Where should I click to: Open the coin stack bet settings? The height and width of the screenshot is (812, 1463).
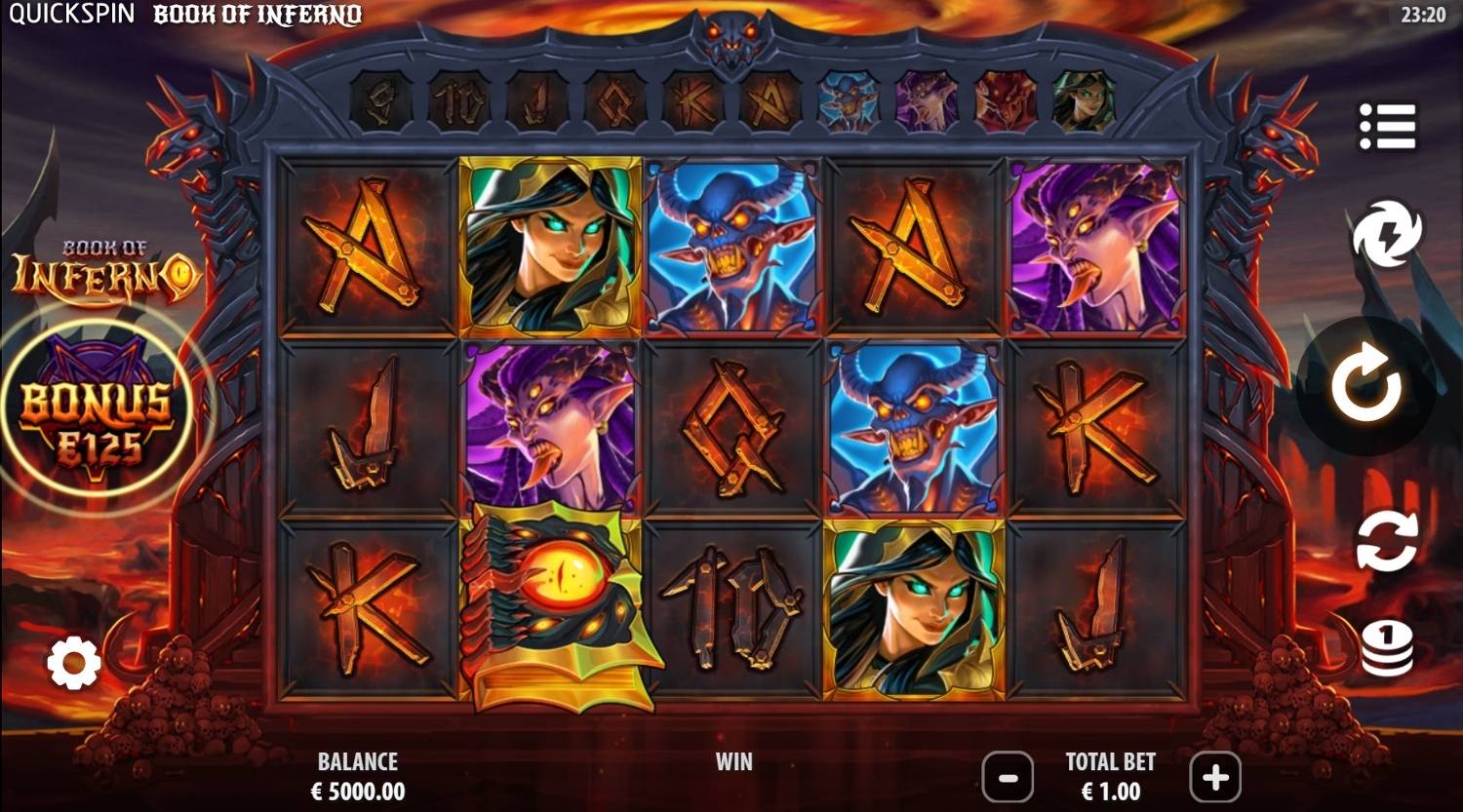(x=1386, y=648)
